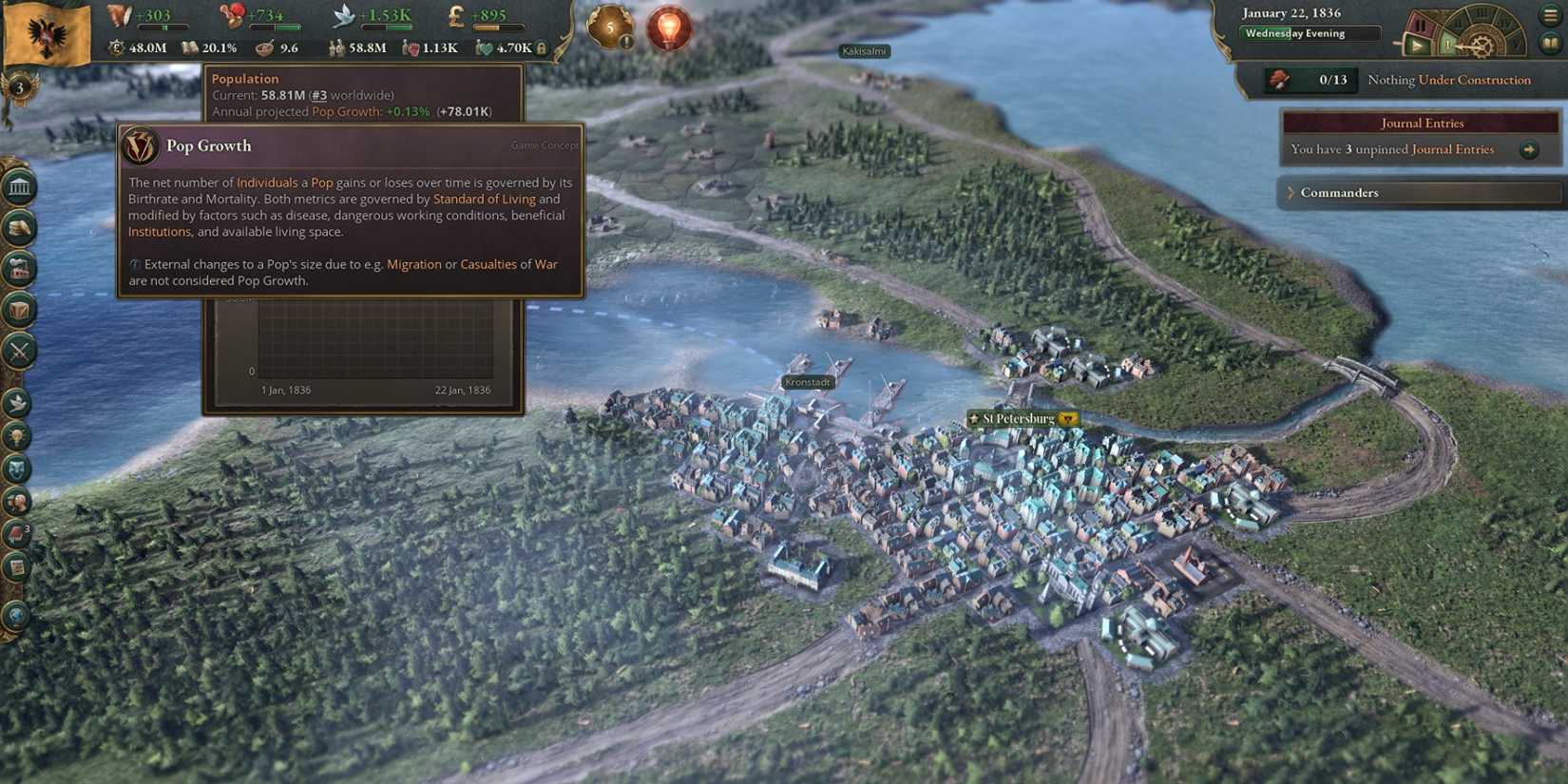Open the Technology tree via lightbulb icon
This screenshot has width=1568, height=784.
coord(17,436)
